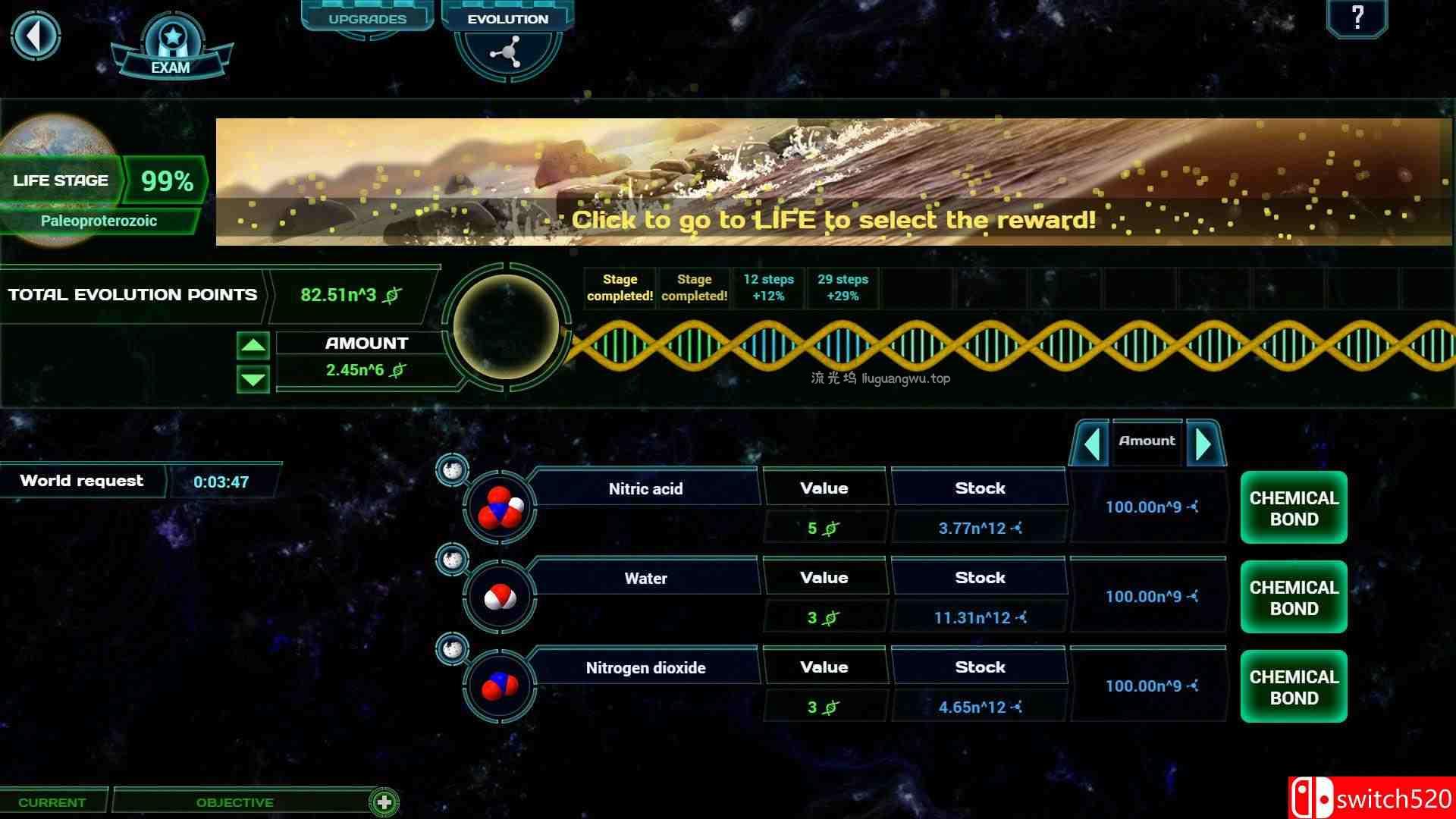Create a Chemical Bond for Water
The height and width of the screenshot is (819, 1456).
tap(1293, 597)
